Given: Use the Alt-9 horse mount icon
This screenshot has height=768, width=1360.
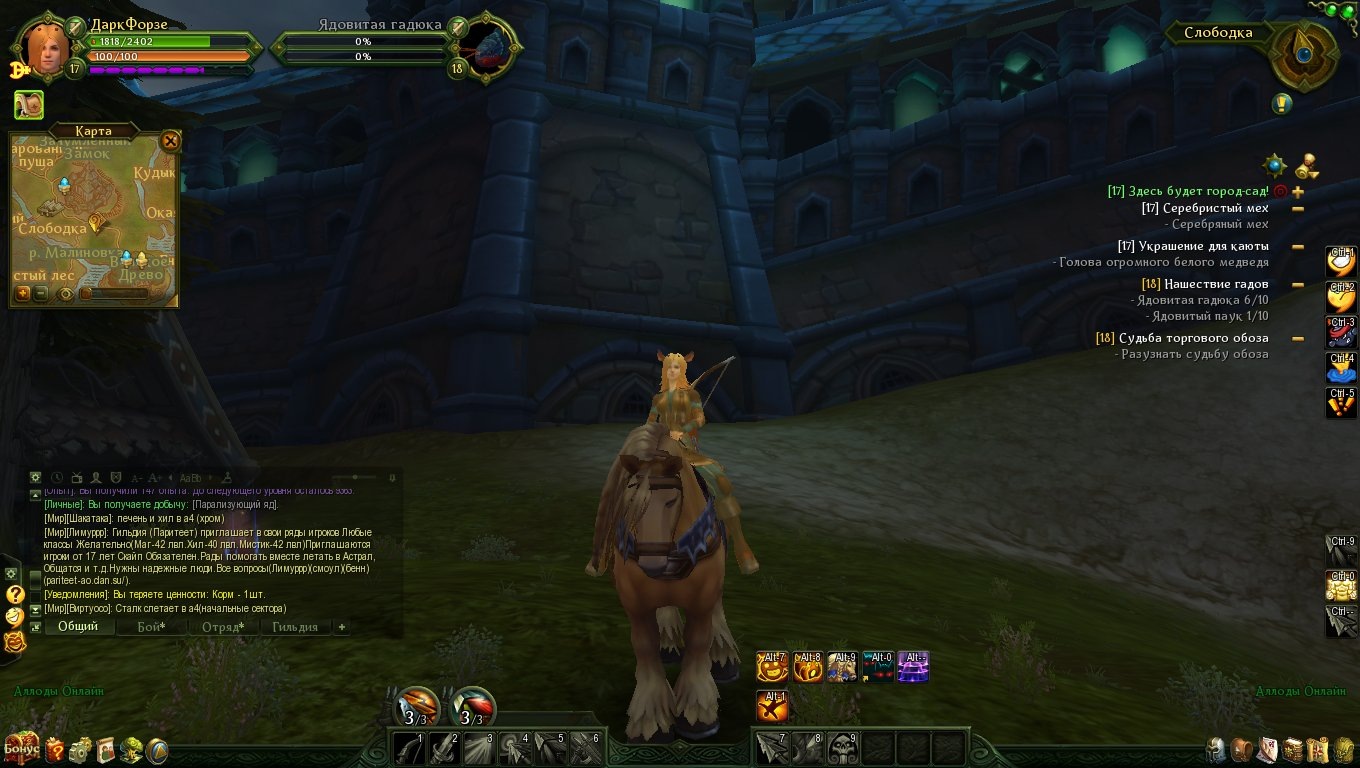Looking at the screenshot, I should pos(842,667).
